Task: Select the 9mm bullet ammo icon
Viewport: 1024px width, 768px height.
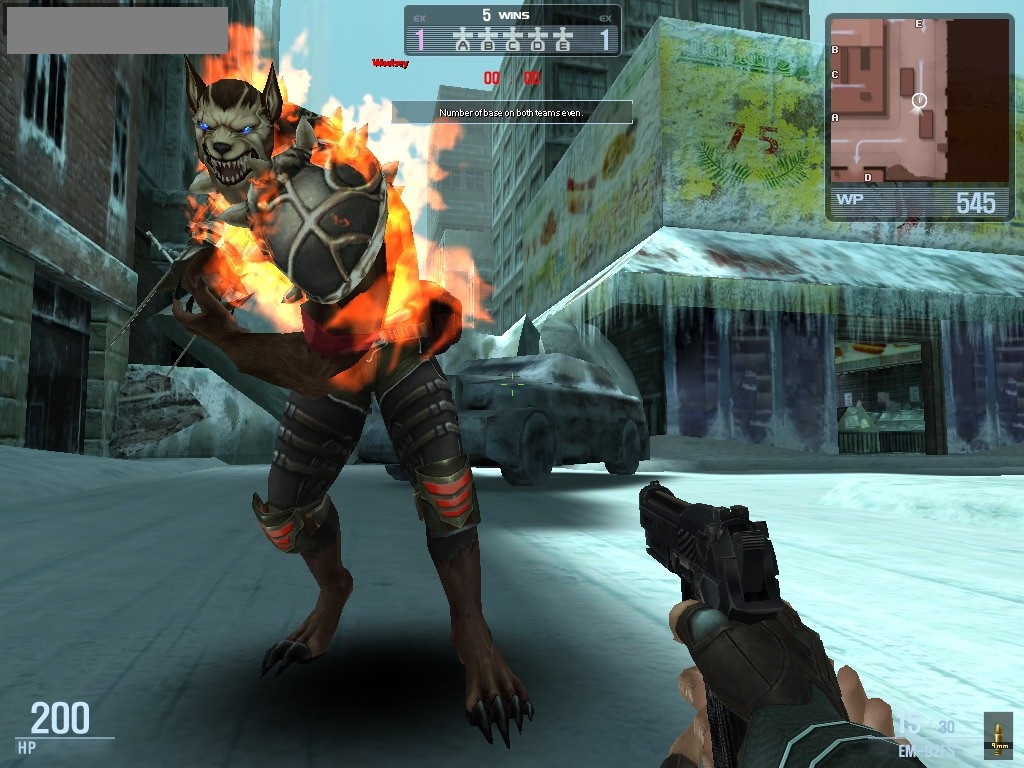Action: 997,735
